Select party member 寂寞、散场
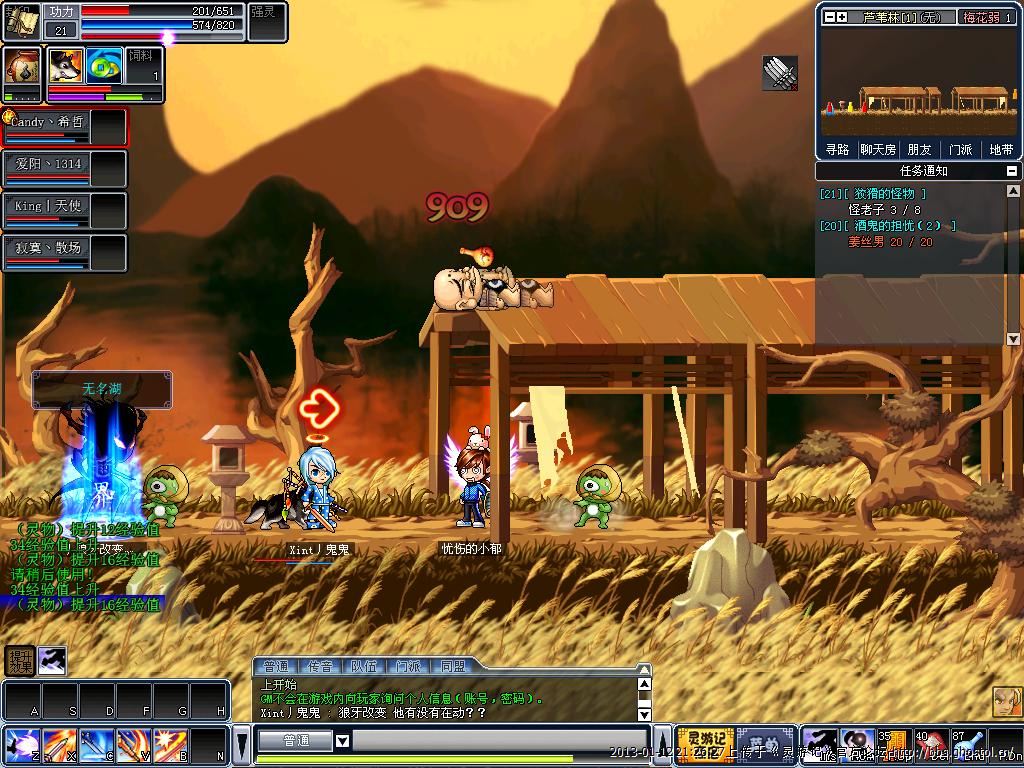The width and height of the screenshot is (1024, 768). pyautogui.click(x=48, y=248)
